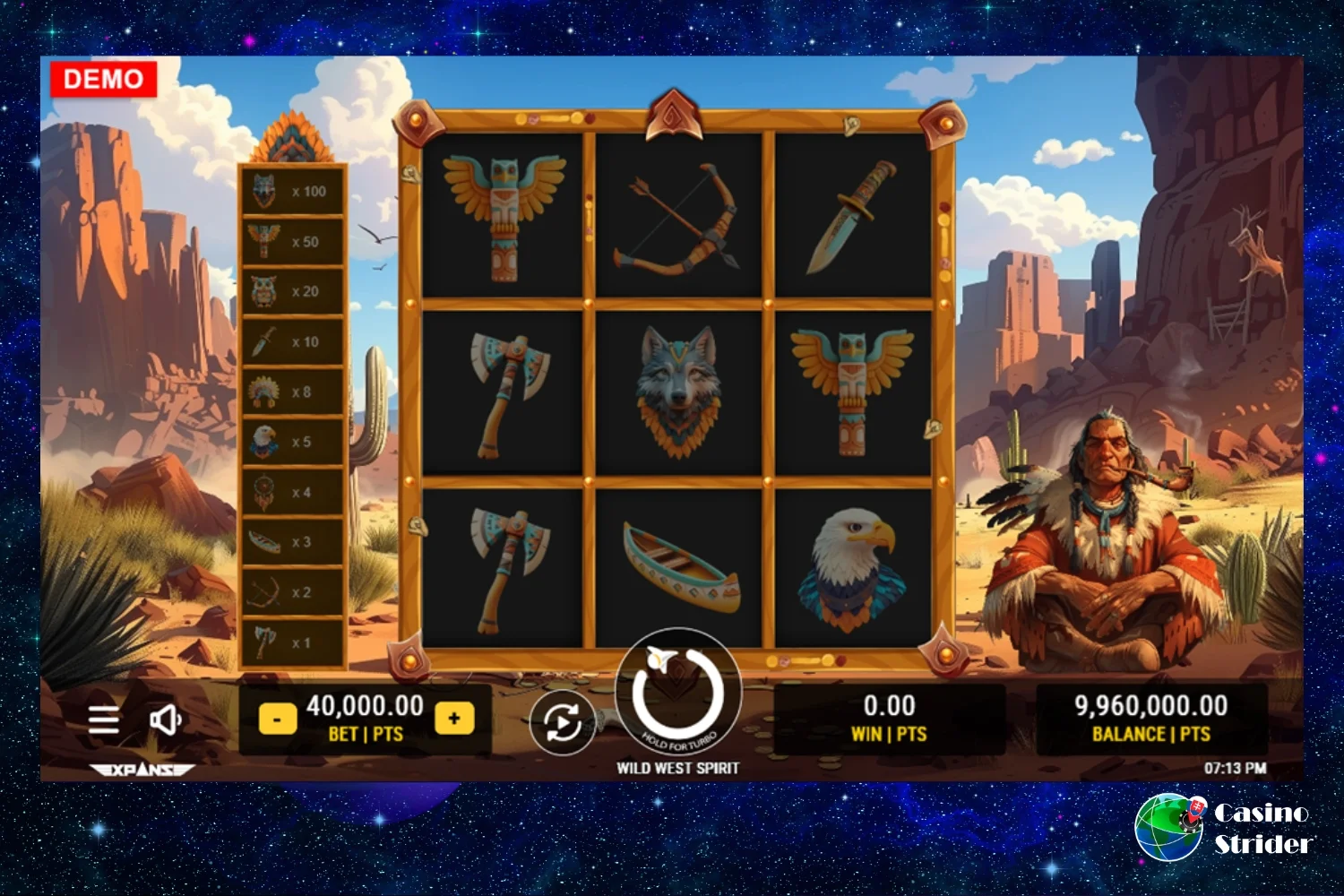
Task: Toggle the sound speaker icon
Action: [166, 719]
